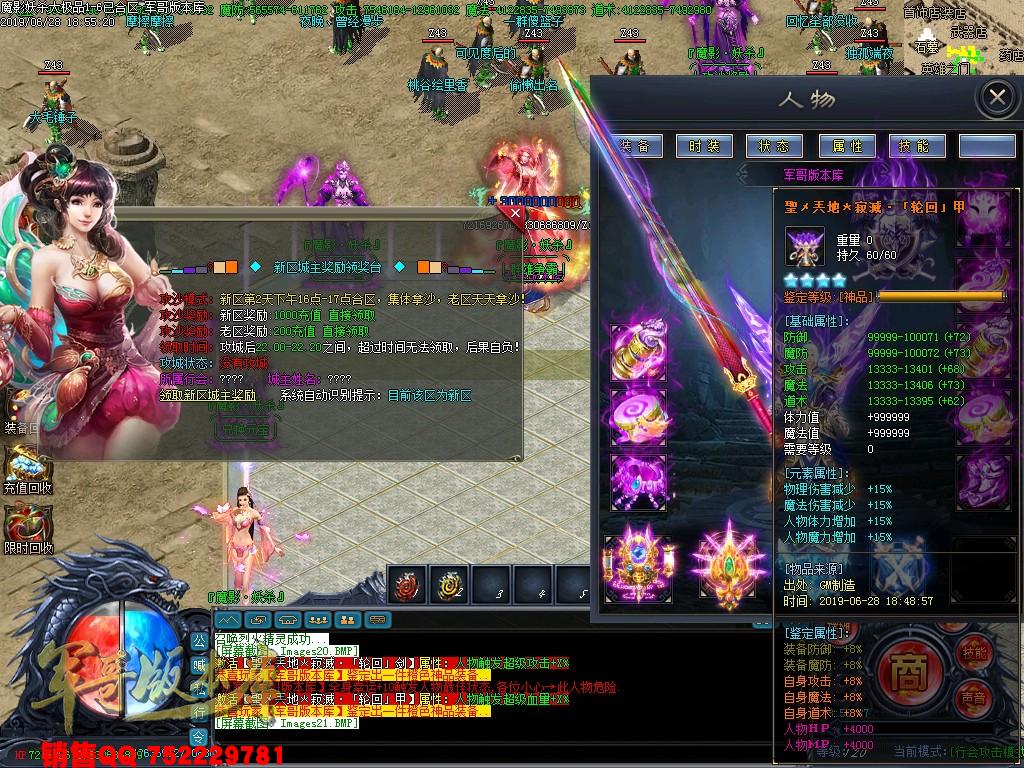Close the city lord reward dialog

click(516, 213)
